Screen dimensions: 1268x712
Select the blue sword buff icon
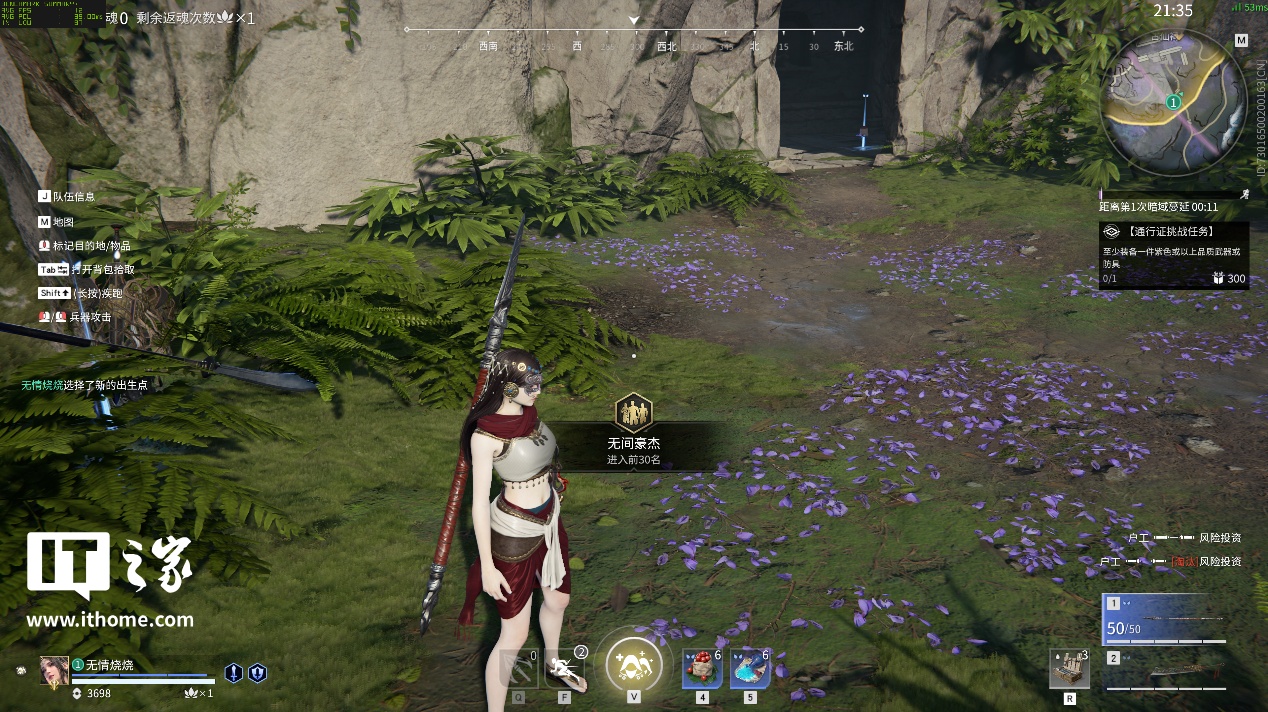click(x=234, y=673)
